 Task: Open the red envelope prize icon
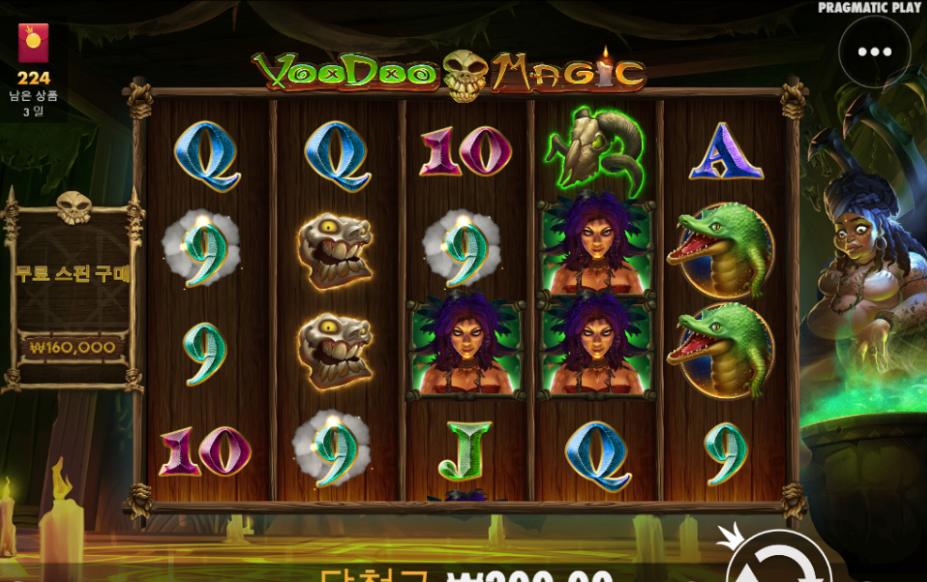[33, 44]
